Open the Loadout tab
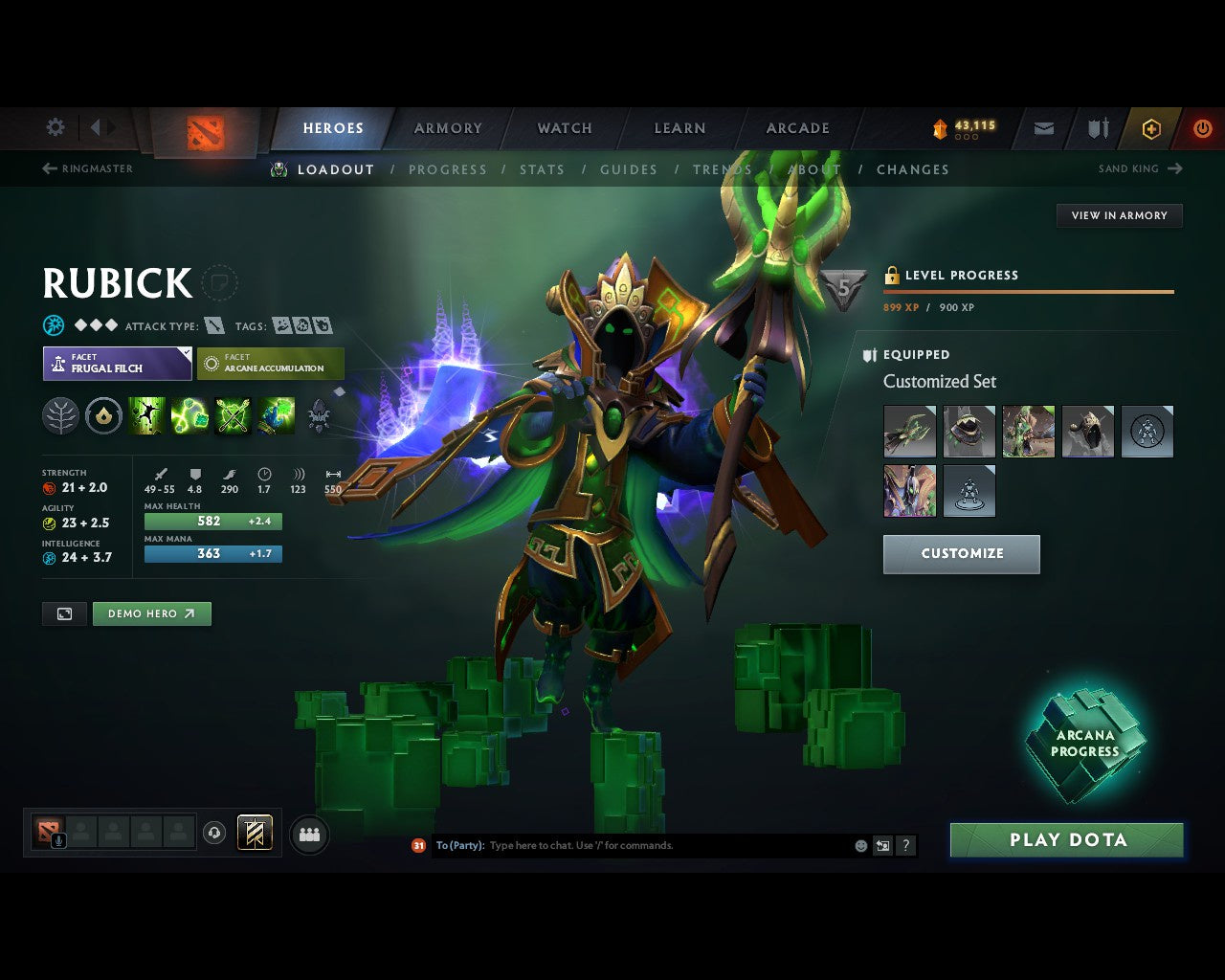This screenshot has height=980, width=1225. coord(336,169)
